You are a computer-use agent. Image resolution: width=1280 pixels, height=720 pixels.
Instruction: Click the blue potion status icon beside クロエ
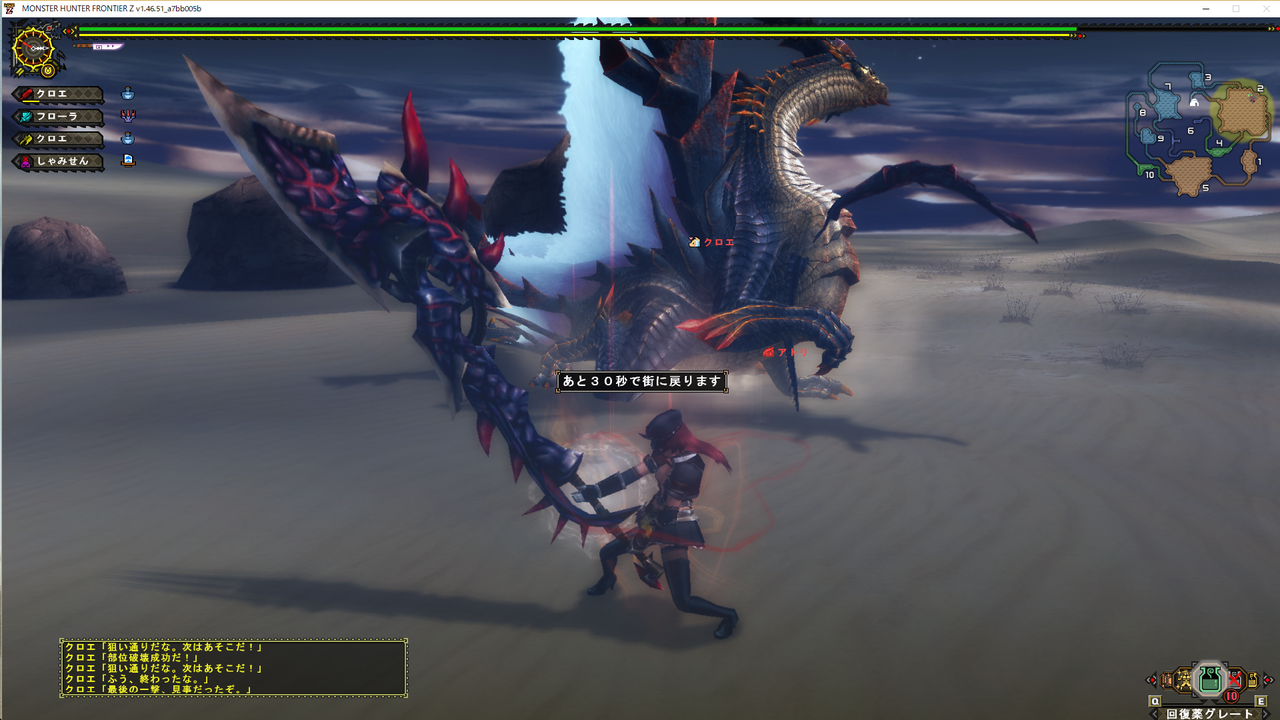(x=126, y=94)
